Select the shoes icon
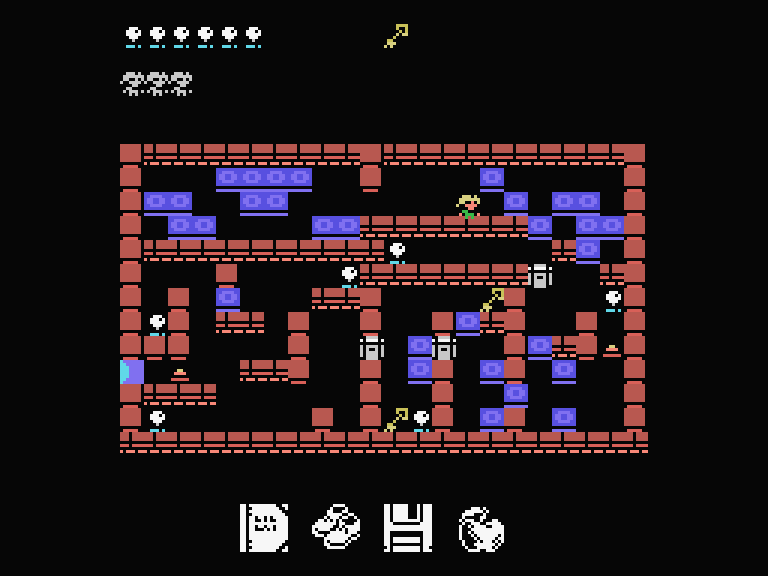This screenshot has height=576, width=768. pos(336,527)
